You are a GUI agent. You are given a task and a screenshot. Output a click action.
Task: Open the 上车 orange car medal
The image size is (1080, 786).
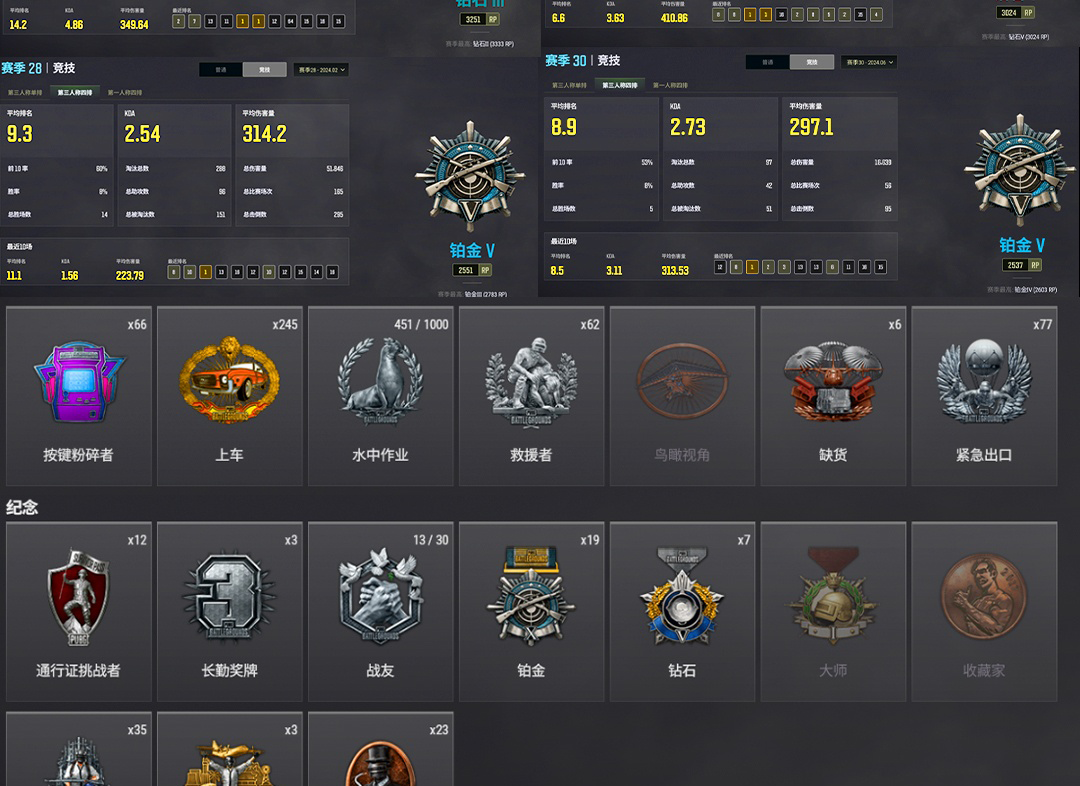tap(230, 396)
